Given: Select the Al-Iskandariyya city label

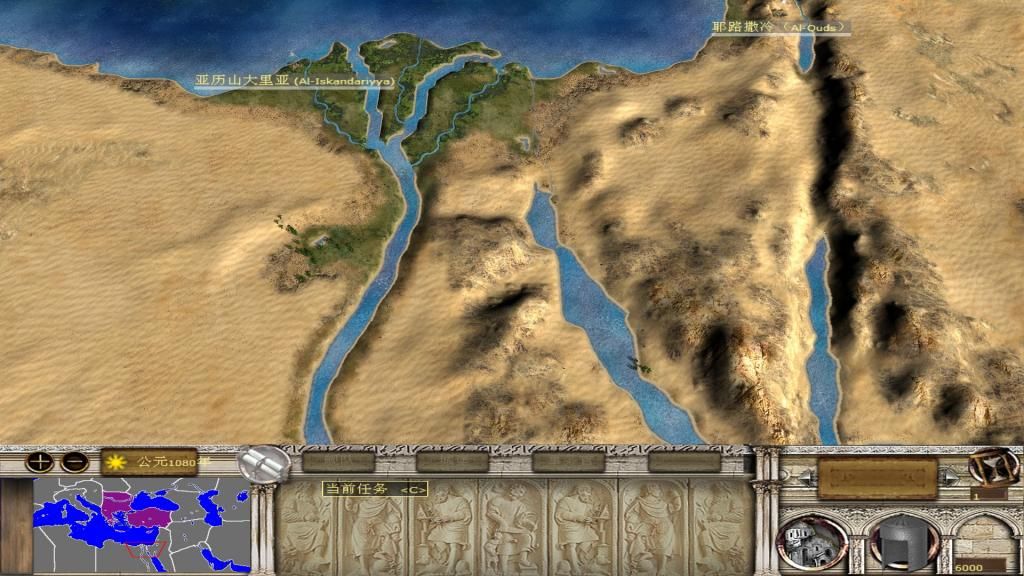Looking at the screenshot, I should [295, 81].
